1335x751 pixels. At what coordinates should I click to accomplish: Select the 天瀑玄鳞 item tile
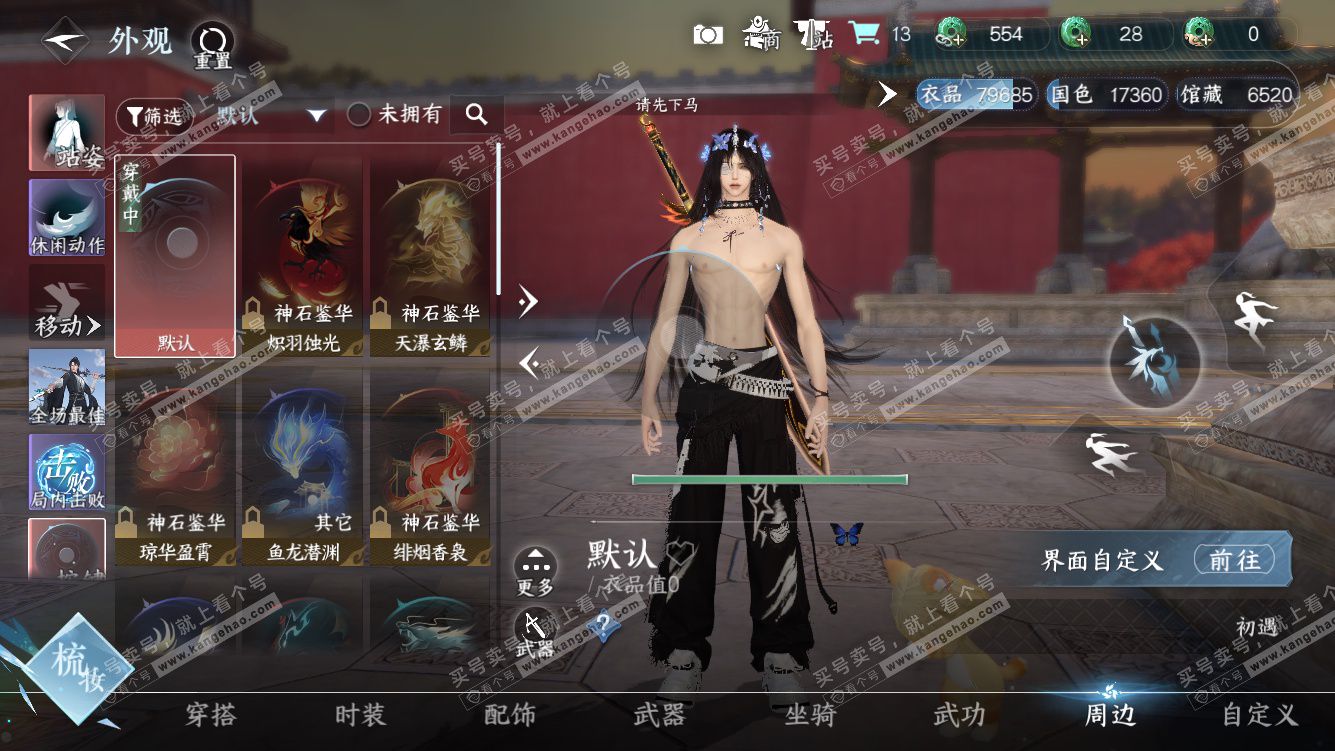click(x=430, y=257)
